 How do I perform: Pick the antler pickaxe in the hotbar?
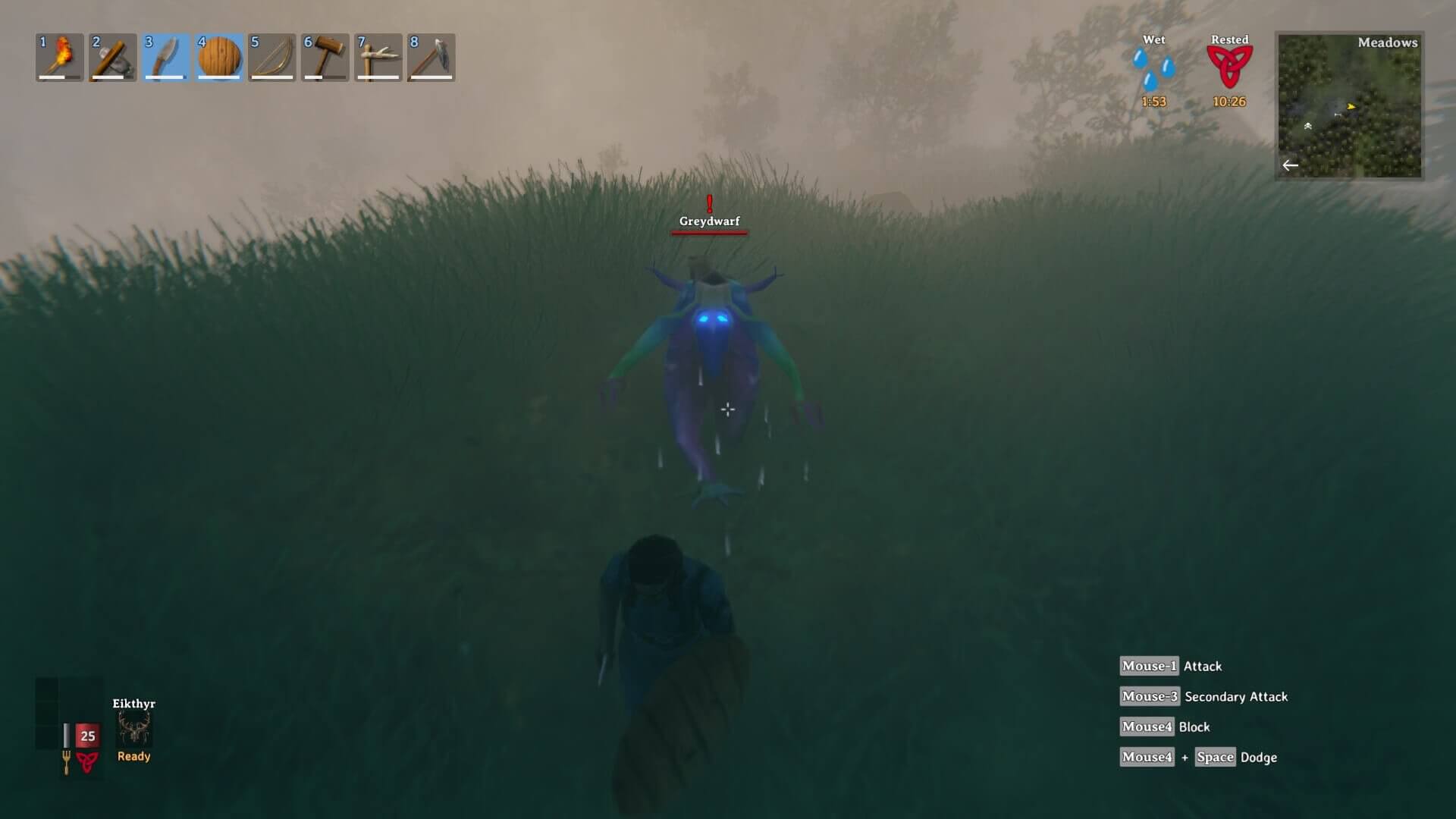(x=378, y=57)
